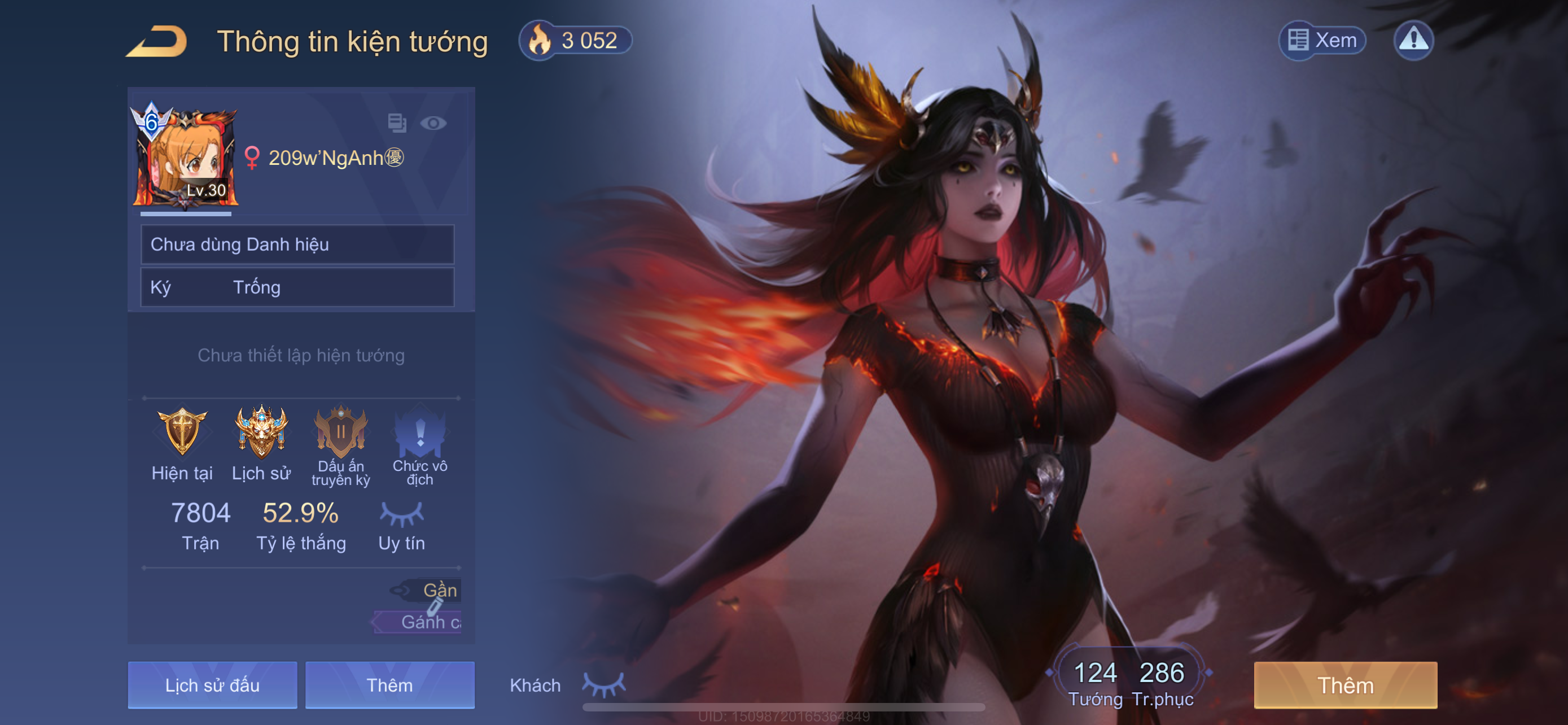Open Lịch sử đấu match history
The image size is (1568, 725).
(212, 685)
